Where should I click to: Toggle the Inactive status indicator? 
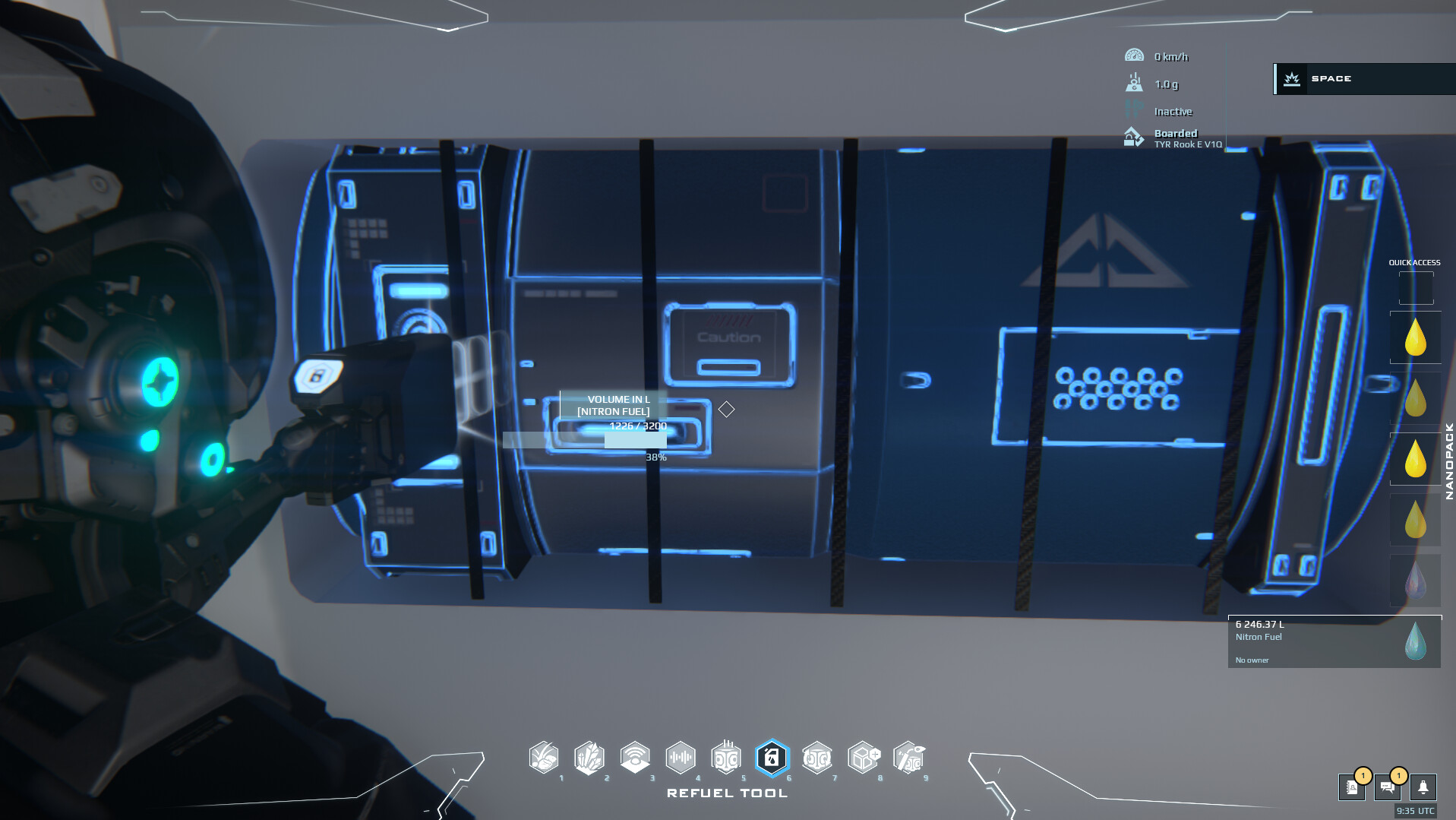1173,111
